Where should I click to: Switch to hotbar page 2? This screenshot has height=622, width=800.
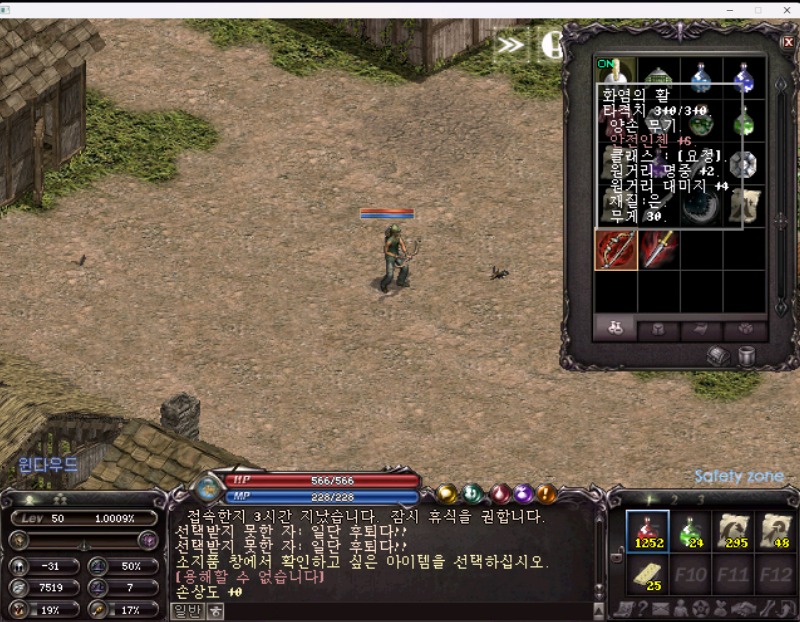click(674, 499)
